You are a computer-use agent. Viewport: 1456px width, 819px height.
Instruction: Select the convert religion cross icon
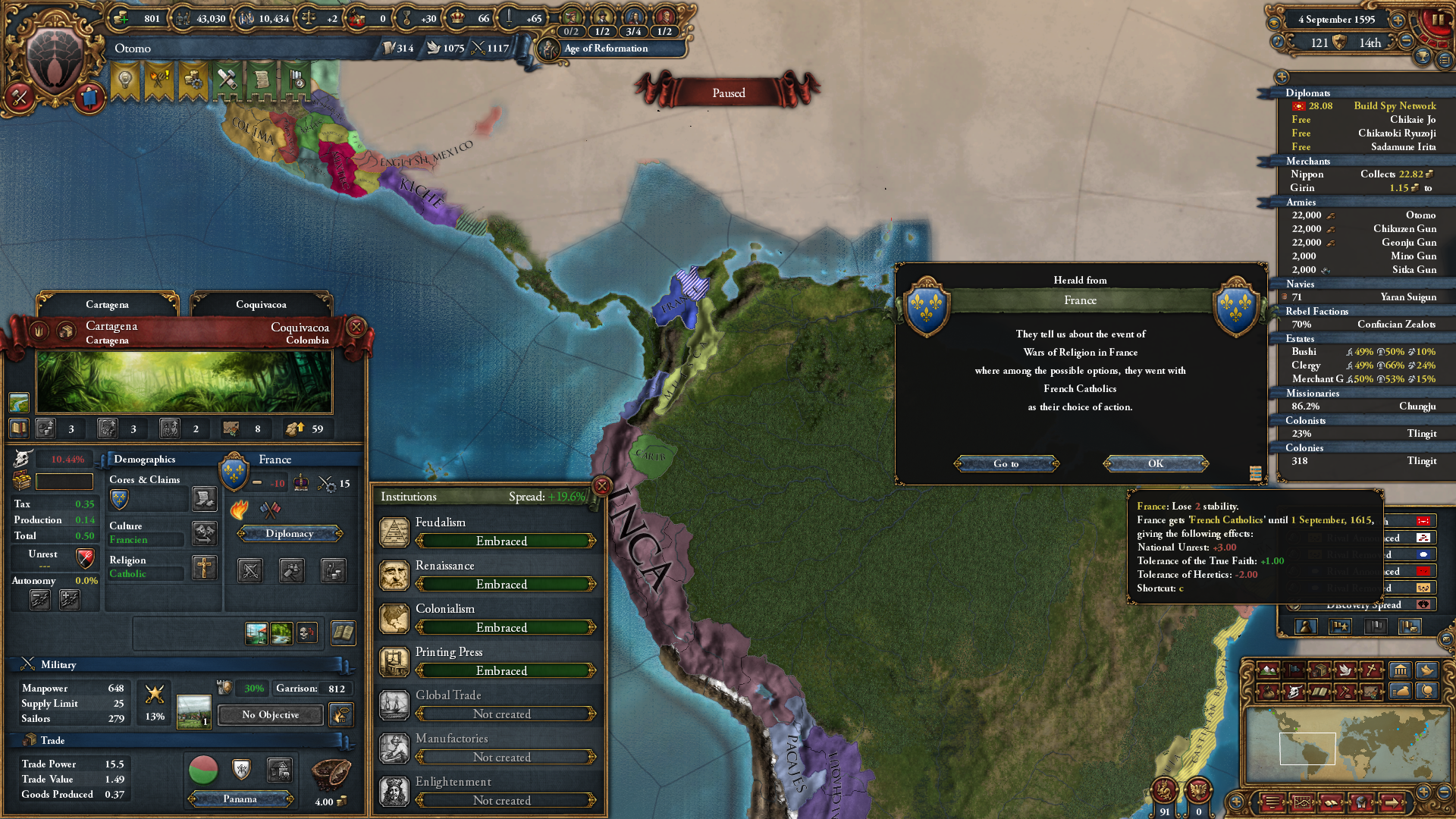click(204, 569)
